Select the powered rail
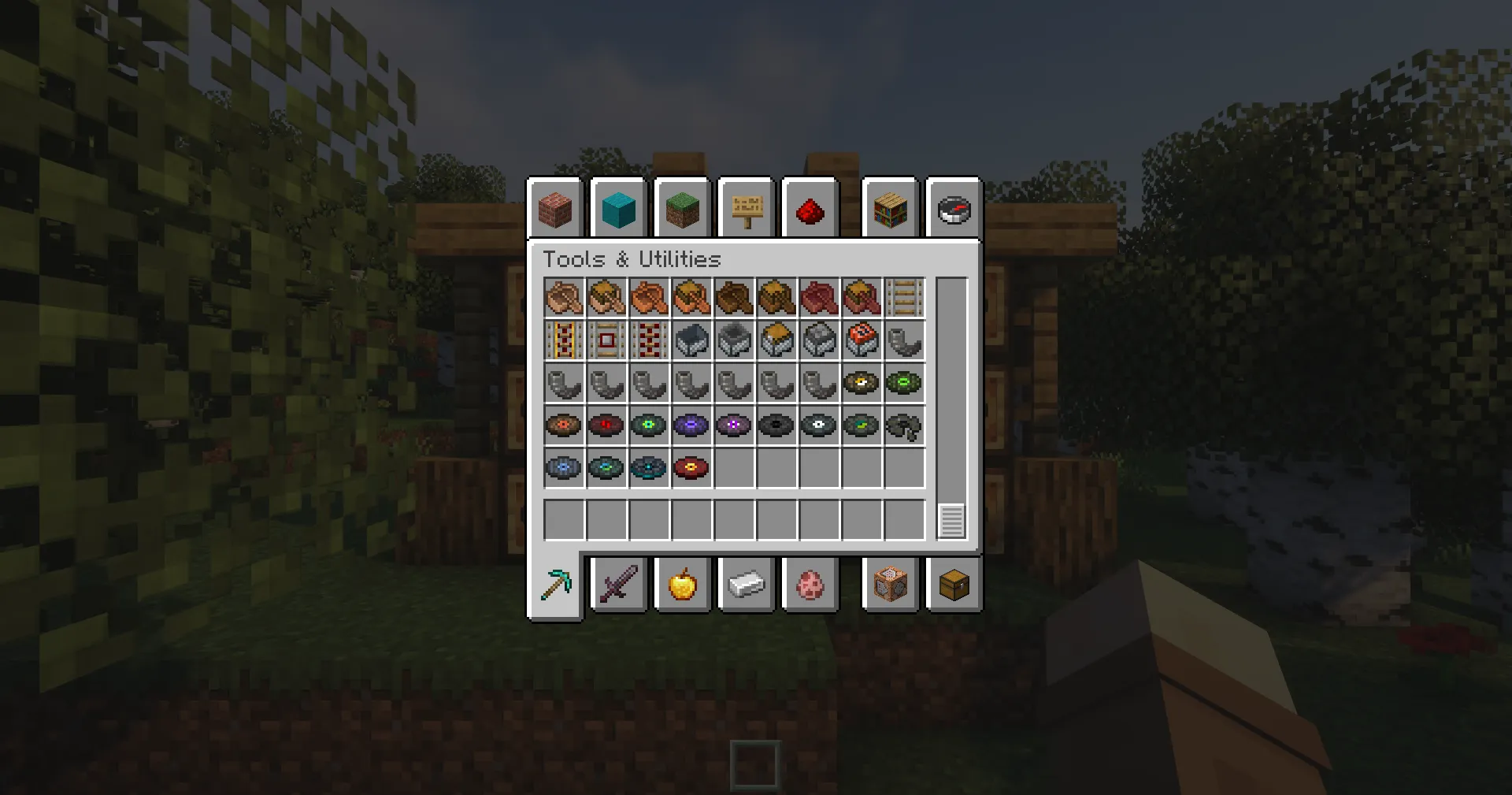The height and width of the screenshot is (795, 1512). click(564, 340)
